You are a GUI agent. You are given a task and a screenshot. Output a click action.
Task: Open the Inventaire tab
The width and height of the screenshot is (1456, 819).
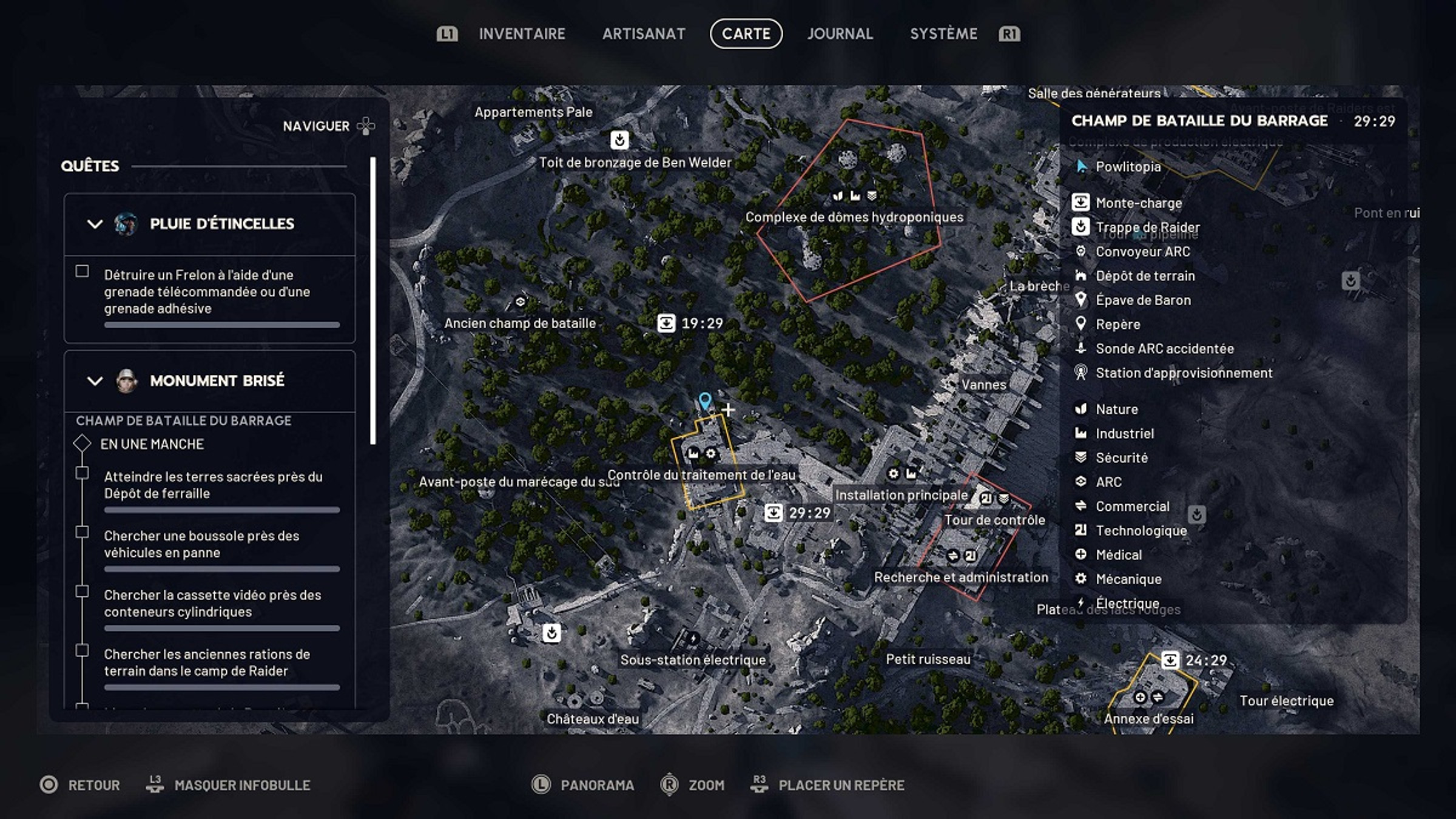pos(522,34)
